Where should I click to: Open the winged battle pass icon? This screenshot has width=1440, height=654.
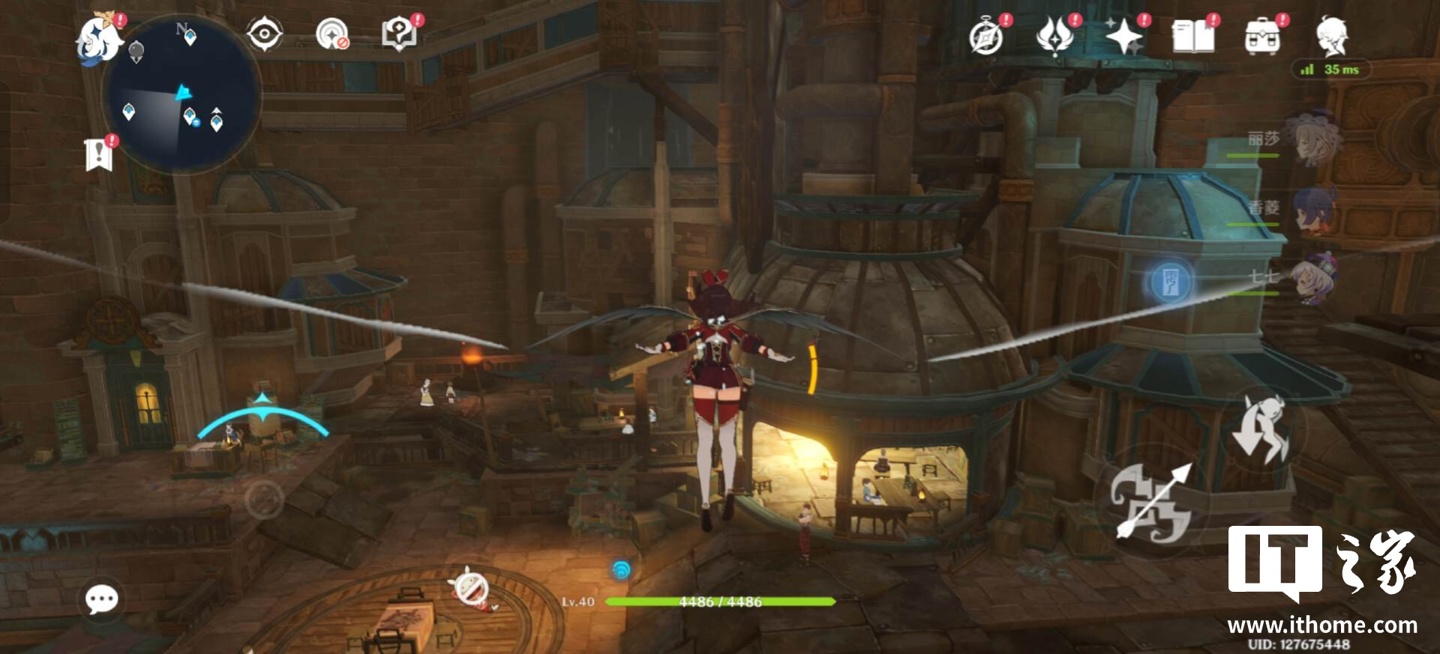[x=1054, y=37]
